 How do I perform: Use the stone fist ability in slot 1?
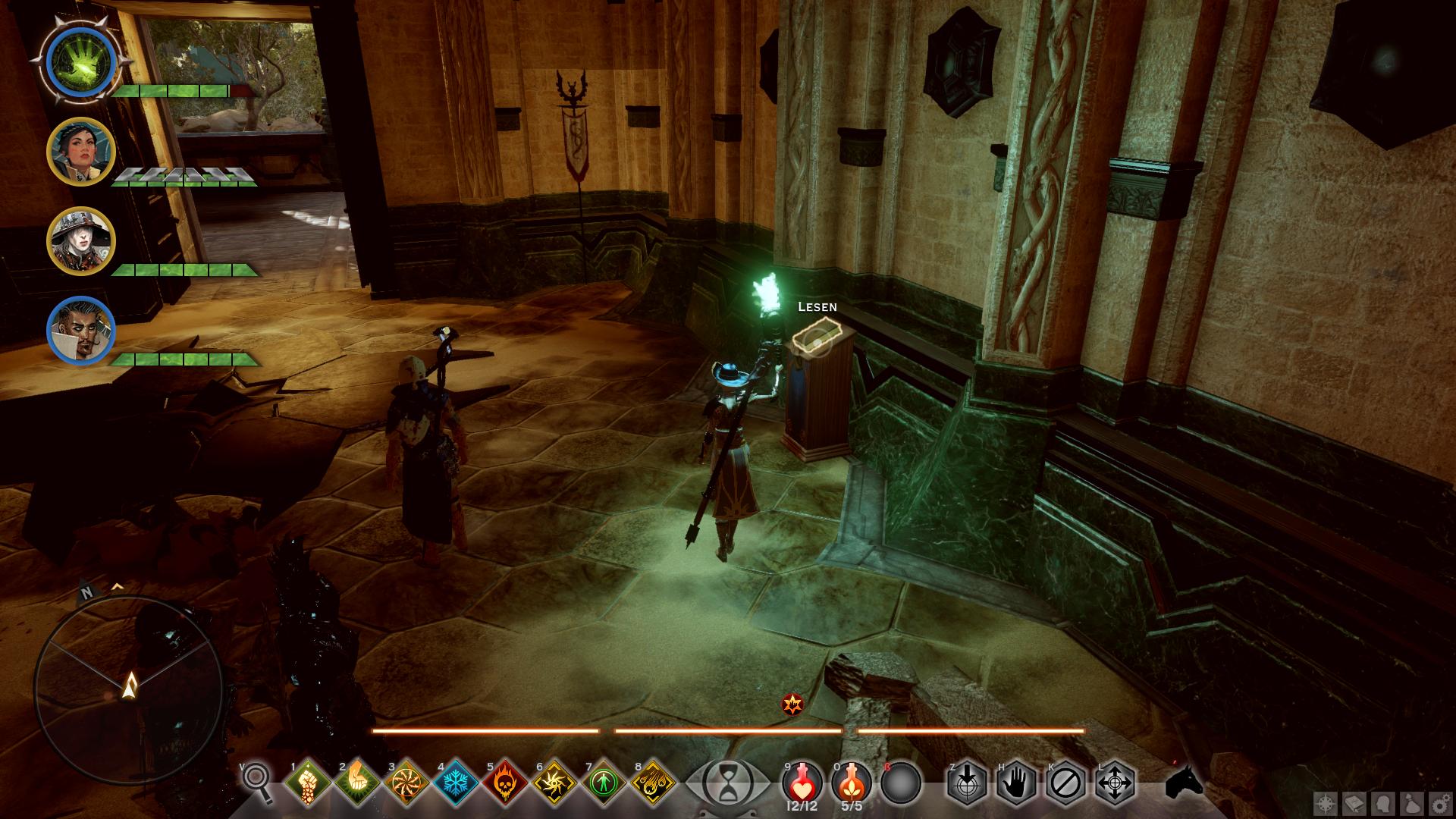pos(308,782)
